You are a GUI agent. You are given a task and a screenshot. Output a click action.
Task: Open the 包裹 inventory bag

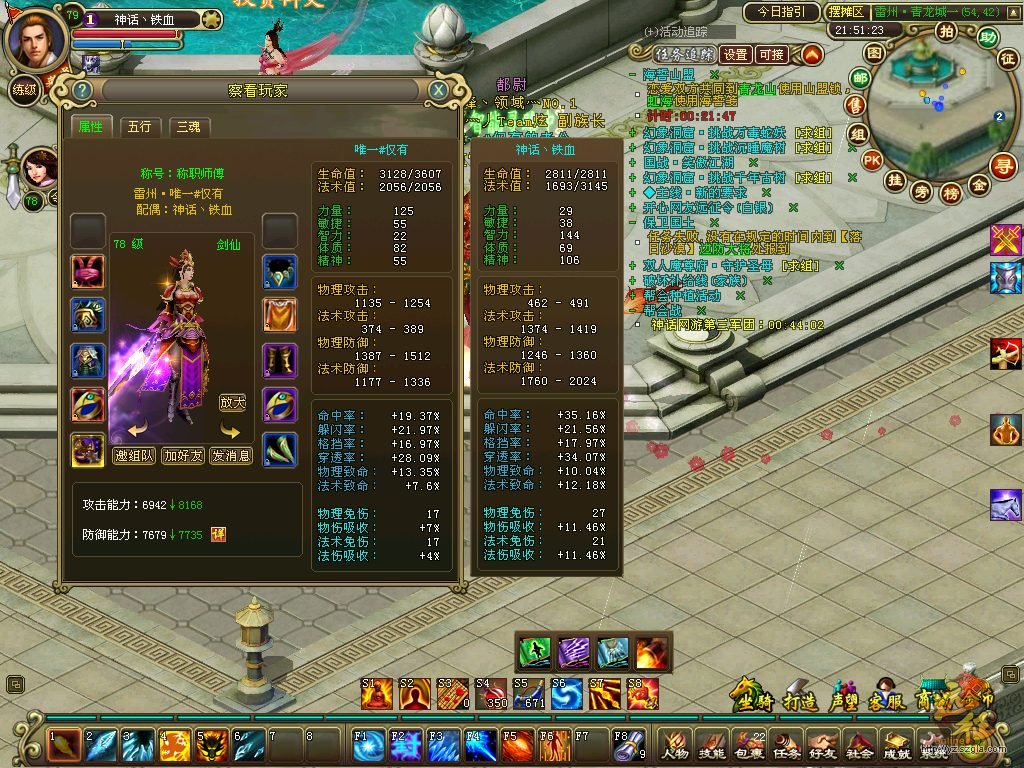click(750, 745)
